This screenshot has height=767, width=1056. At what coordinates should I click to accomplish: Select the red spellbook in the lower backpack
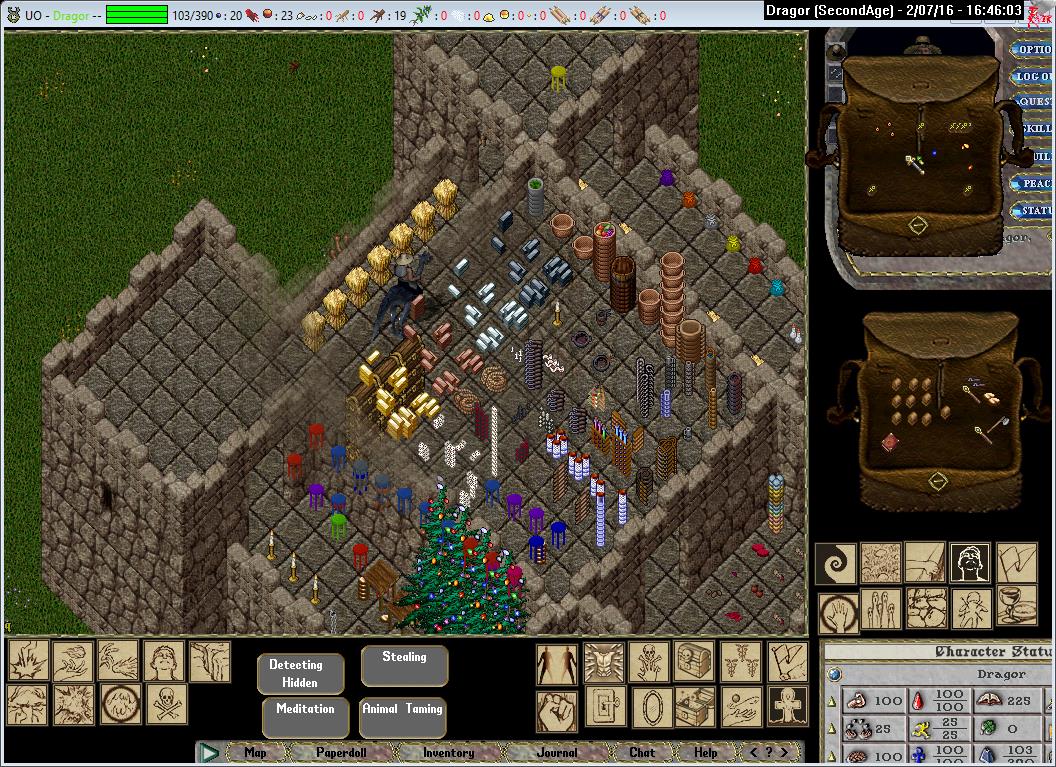click(890, 442)
